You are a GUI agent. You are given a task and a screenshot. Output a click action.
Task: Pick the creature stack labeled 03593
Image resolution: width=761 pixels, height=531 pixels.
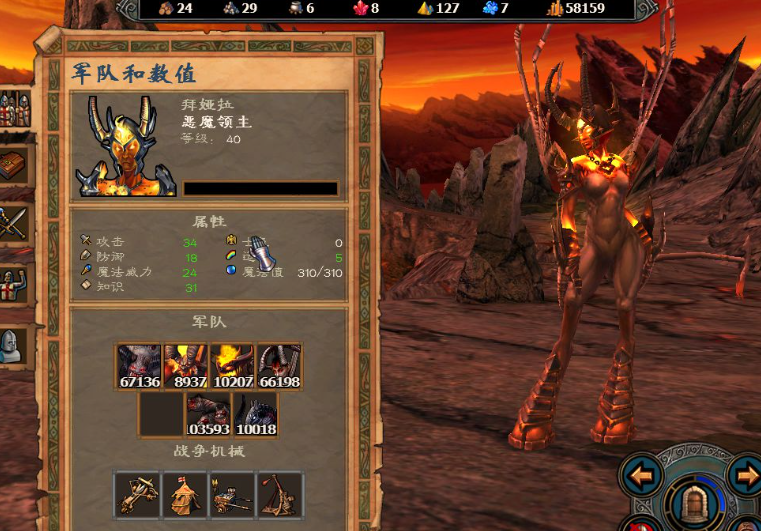pyautogui.click(x=209, y=414)
